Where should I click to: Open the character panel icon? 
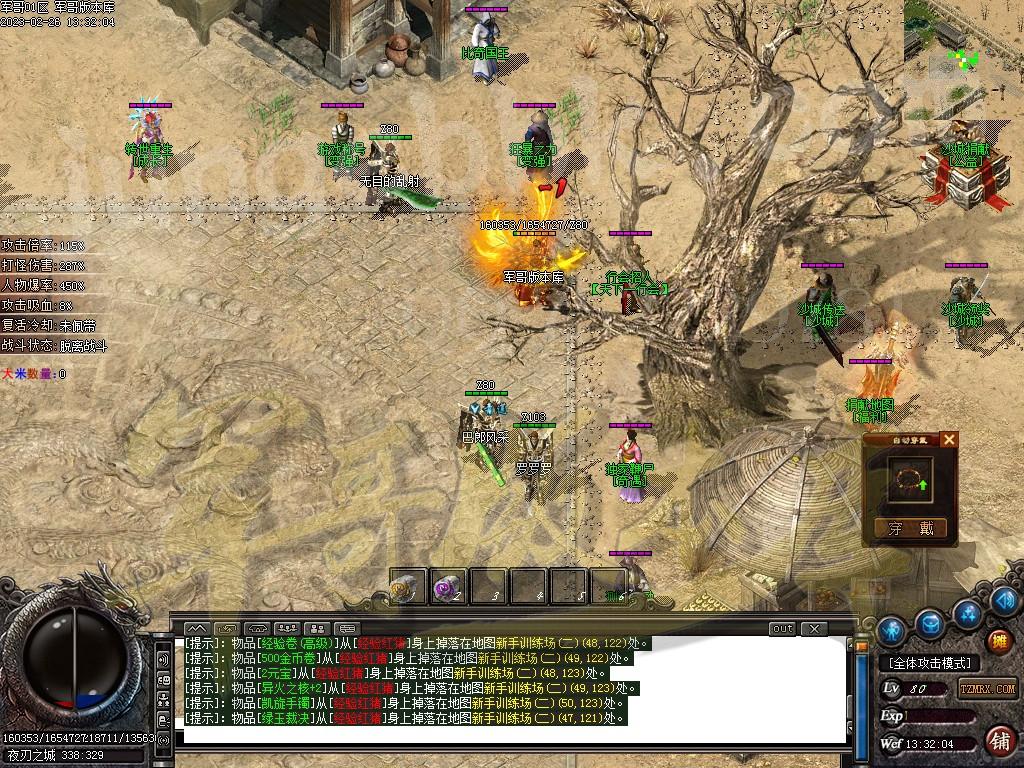tap(891, 630)
